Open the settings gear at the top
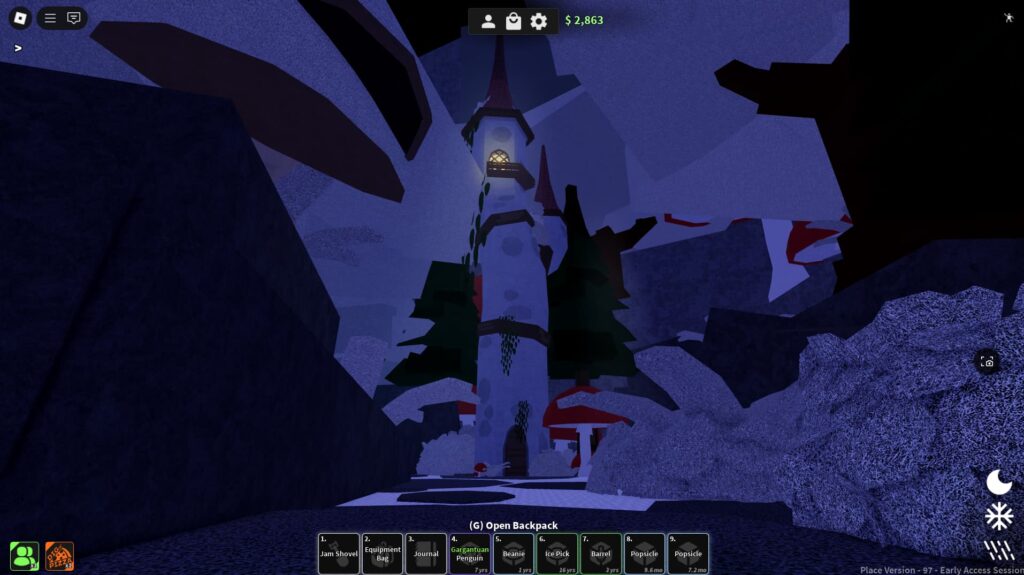The image size is (1024, 575). (x=539, y=21)
